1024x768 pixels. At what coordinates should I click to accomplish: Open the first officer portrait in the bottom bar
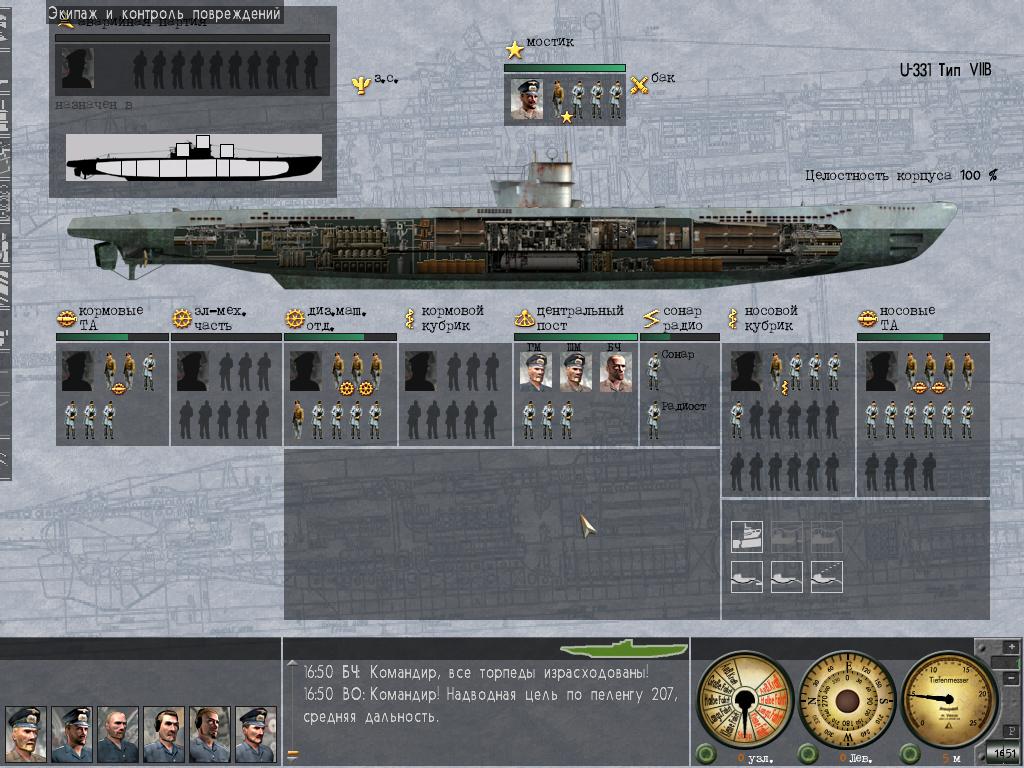(25, 733)
